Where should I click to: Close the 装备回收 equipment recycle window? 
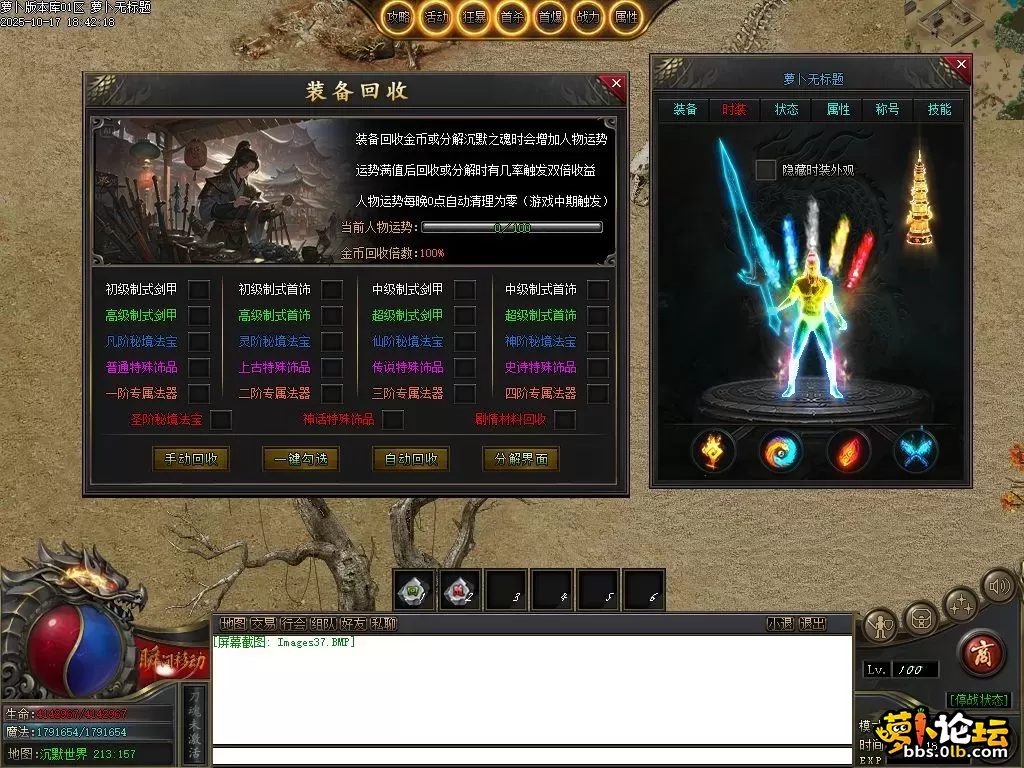pos(616,85)
